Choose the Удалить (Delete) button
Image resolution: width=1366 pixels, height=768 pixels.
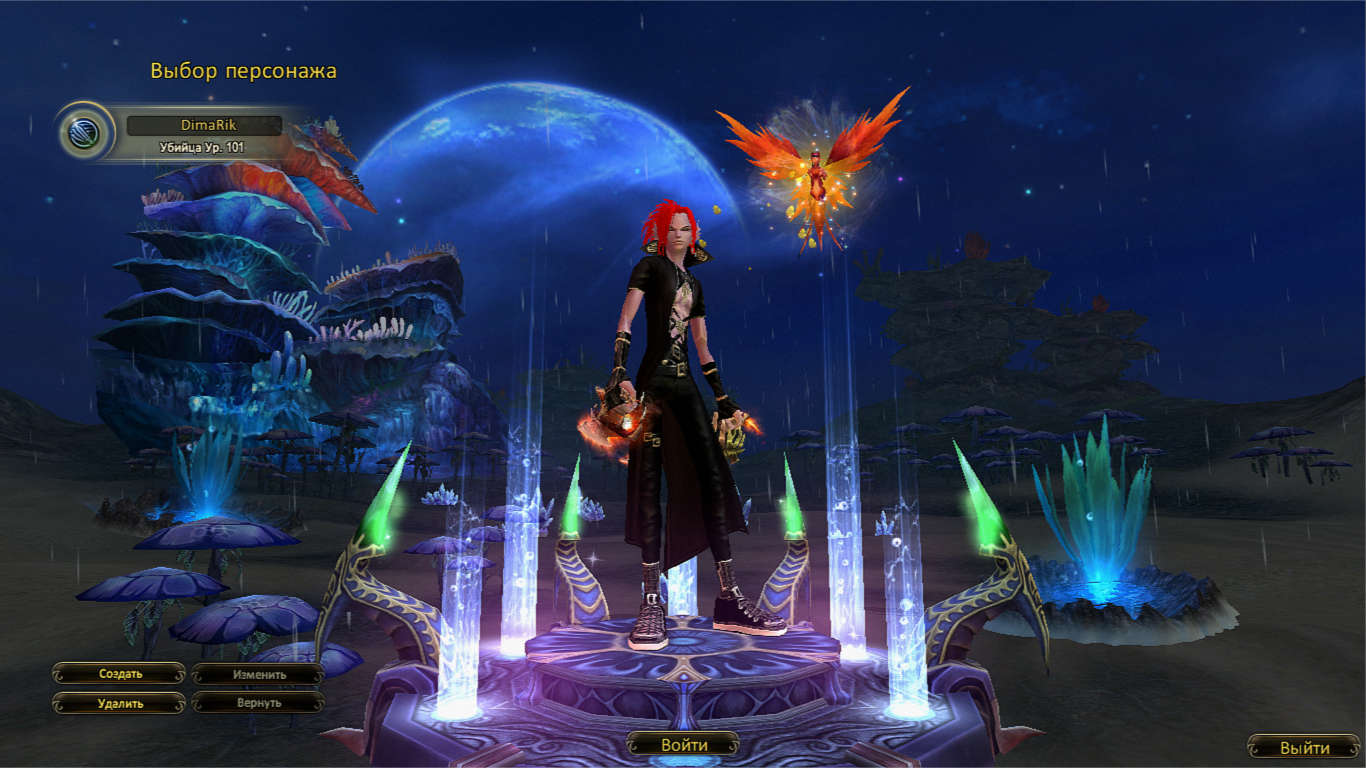[x=120, y=703]
